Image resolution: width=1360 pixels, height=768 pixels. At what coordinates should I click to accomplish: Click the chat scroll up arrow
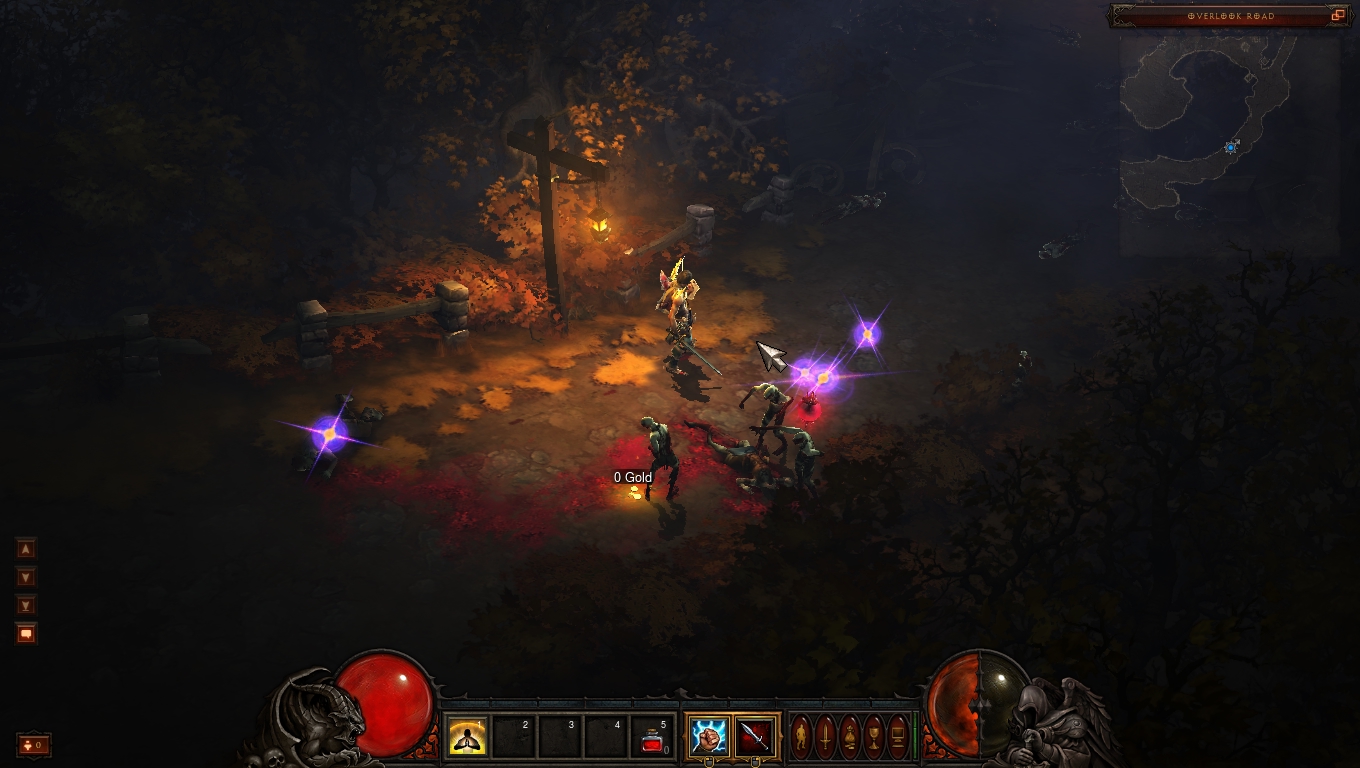point(26,548)
